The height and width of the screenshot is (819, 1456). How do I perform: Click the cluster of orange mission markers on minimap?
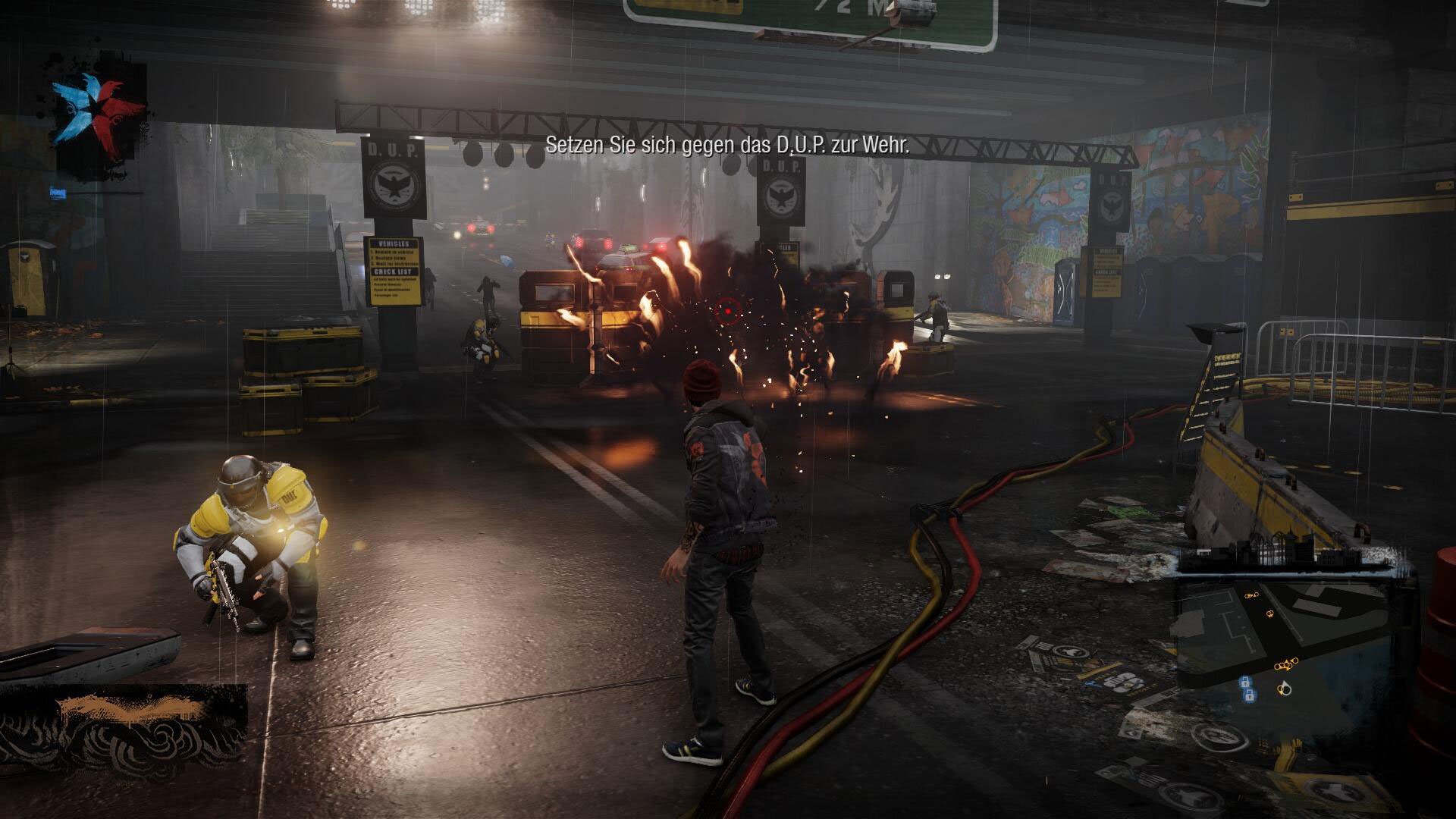point(1285,664)
